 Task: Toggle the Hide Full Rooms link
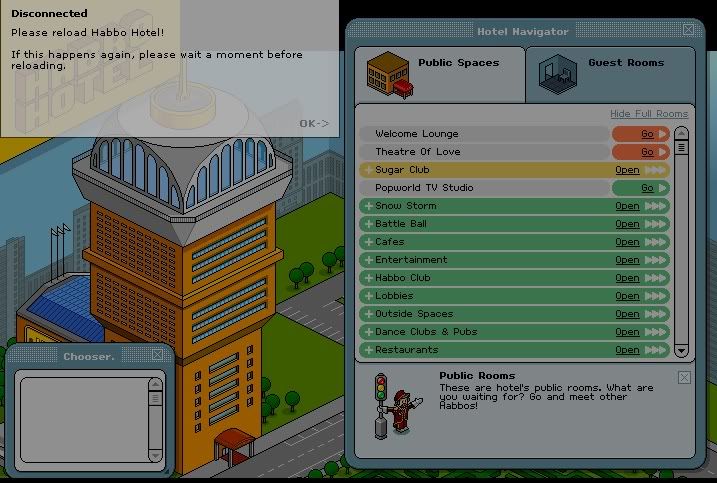coord(649,114)
